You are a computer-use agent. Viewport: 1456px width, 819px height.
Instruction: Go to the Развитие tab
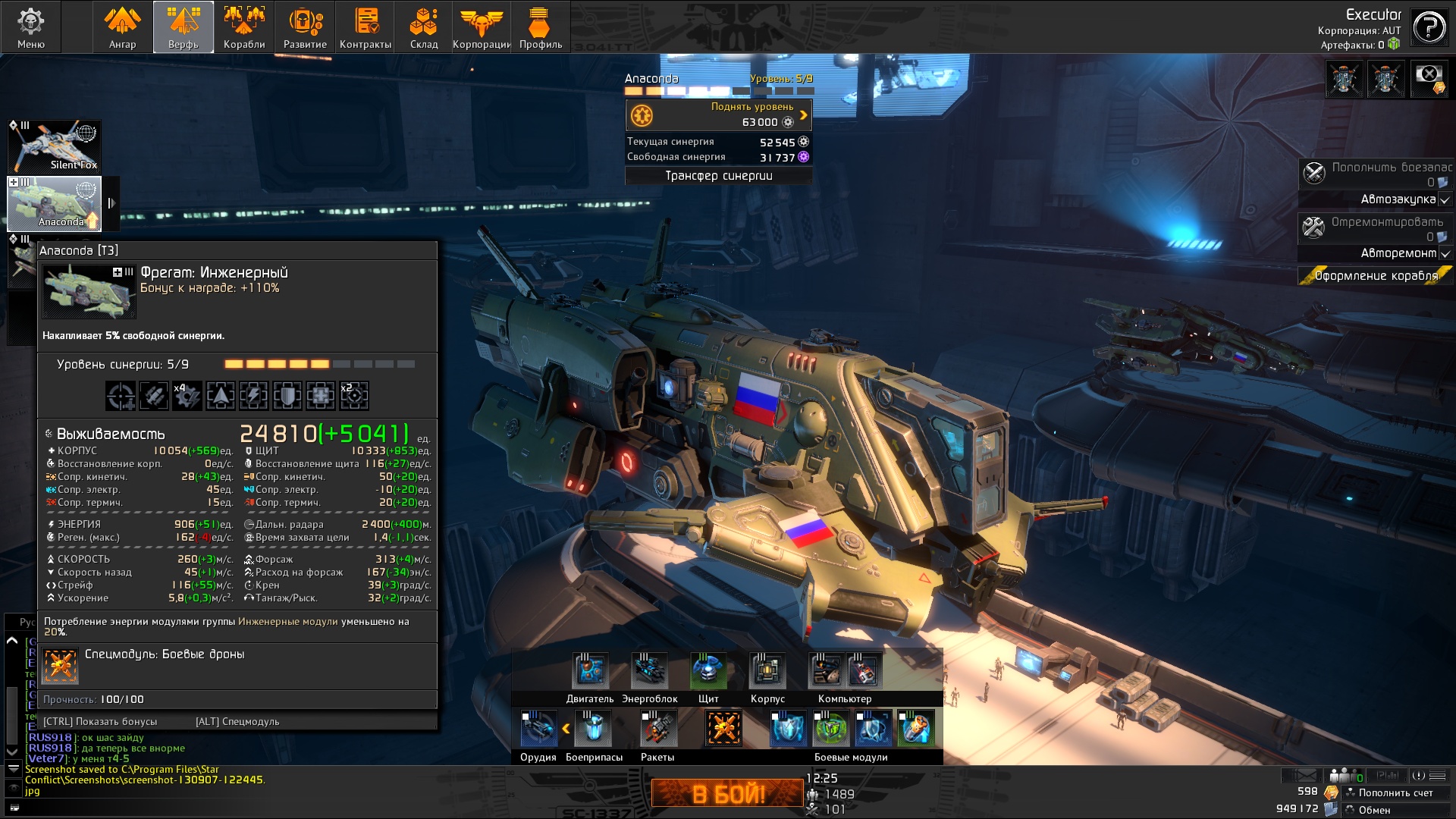[305, 27]
